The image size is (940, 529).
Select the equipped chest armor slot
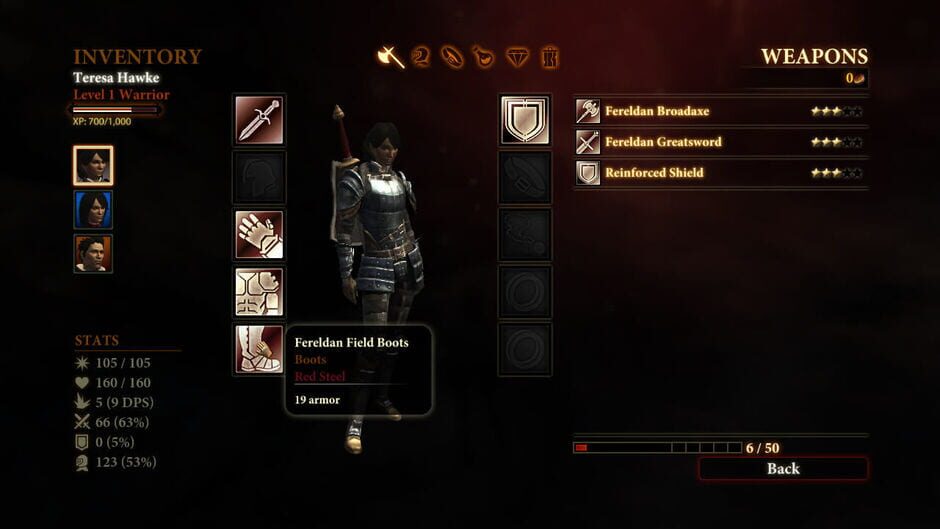point(259,292)
